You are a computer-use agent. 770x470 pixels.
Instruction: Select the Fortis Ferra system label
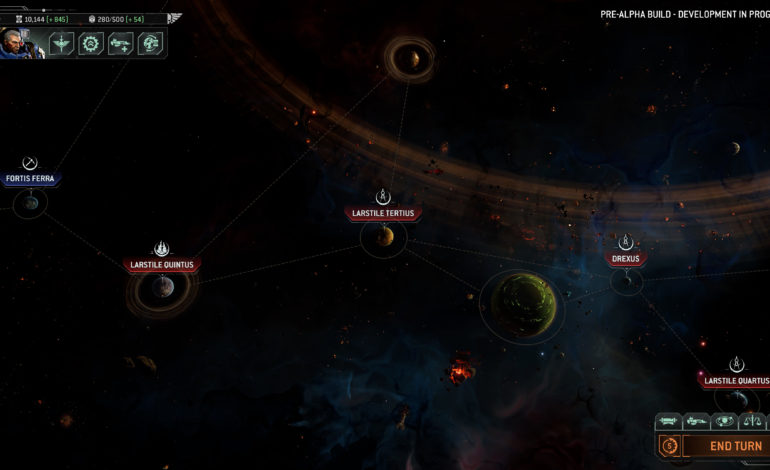[x=31, y=179]
